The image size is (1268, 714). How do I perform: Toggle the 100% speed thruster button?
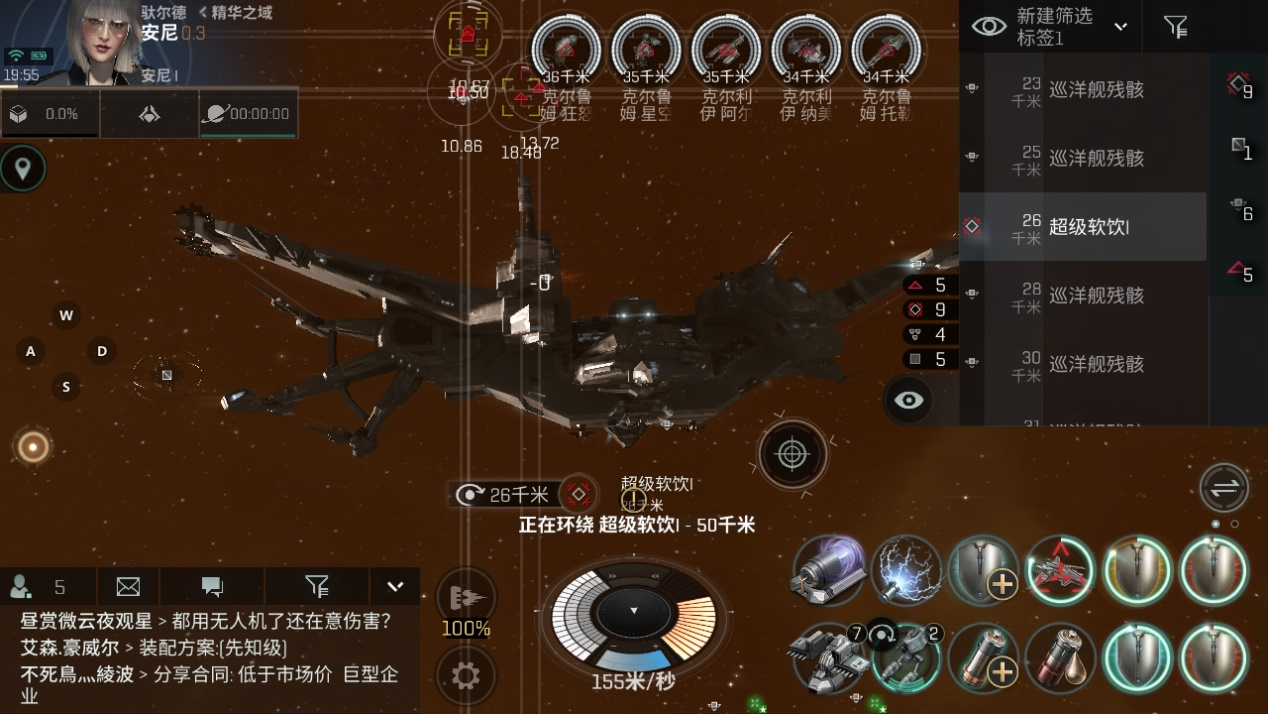click(465, 599)
